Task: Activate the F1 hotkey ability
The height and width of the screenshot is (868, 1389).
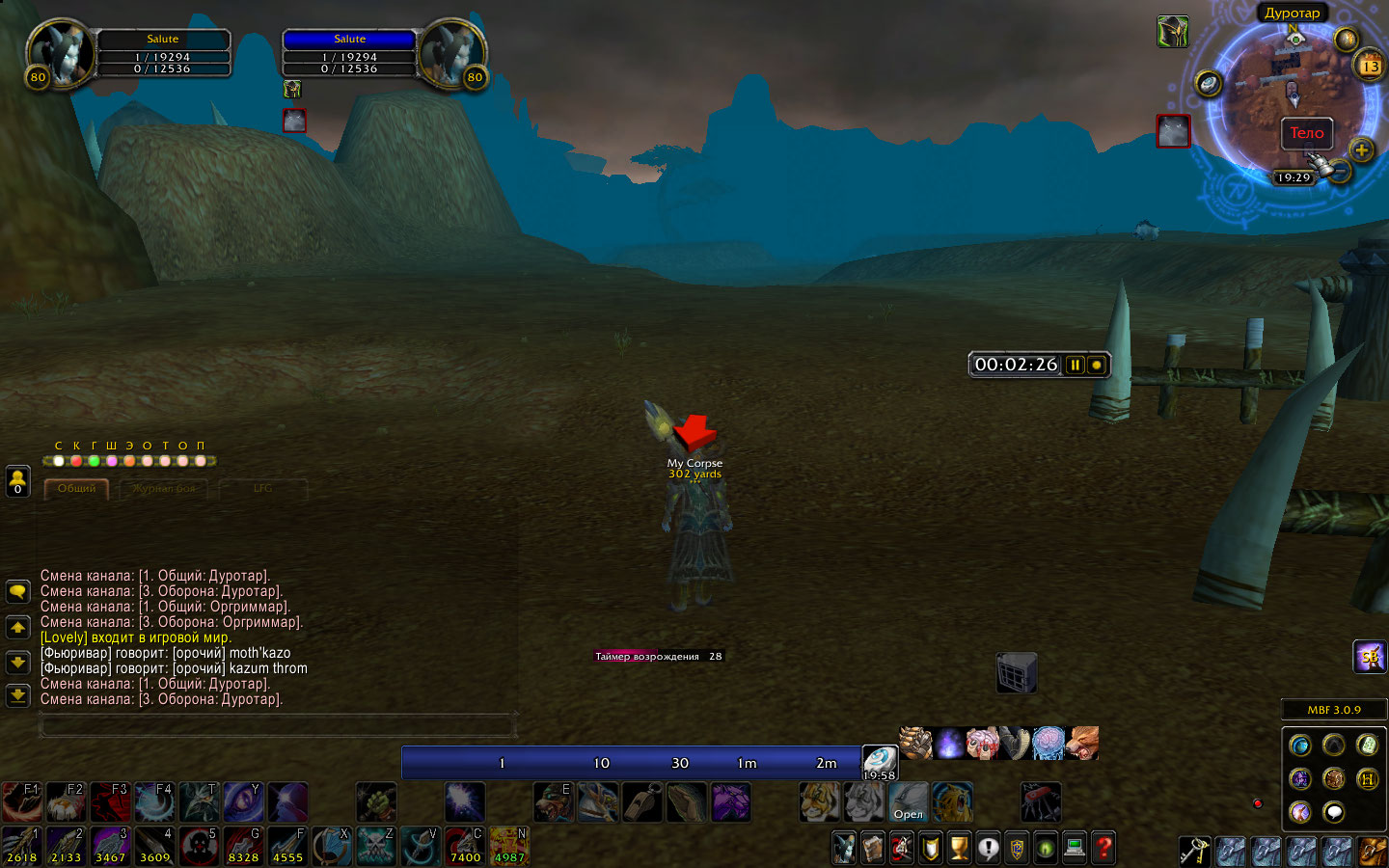Action: [21, 801]
